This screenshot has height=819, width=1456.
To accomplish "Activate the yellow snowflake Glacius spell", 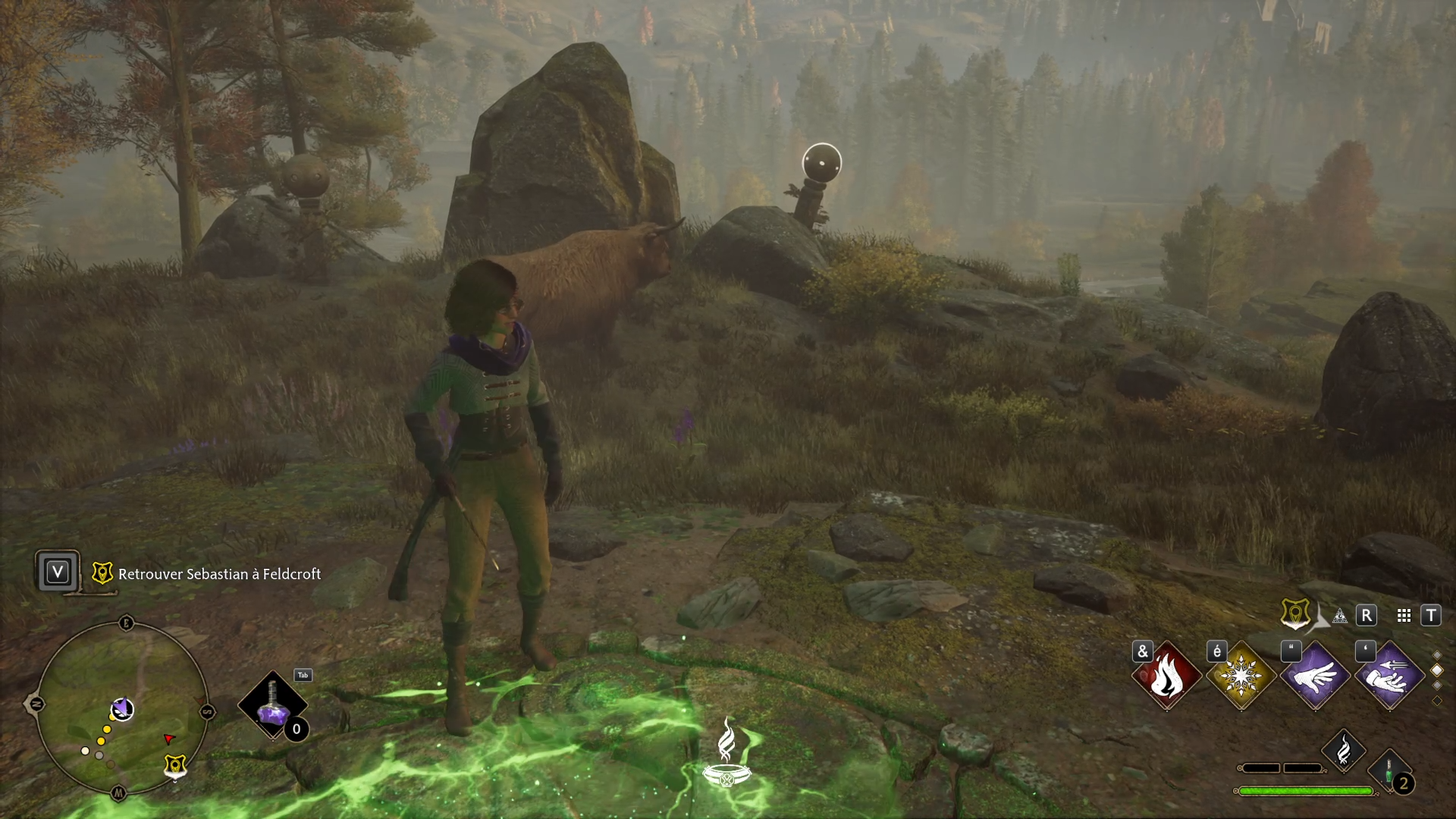I will [1241, 675].
